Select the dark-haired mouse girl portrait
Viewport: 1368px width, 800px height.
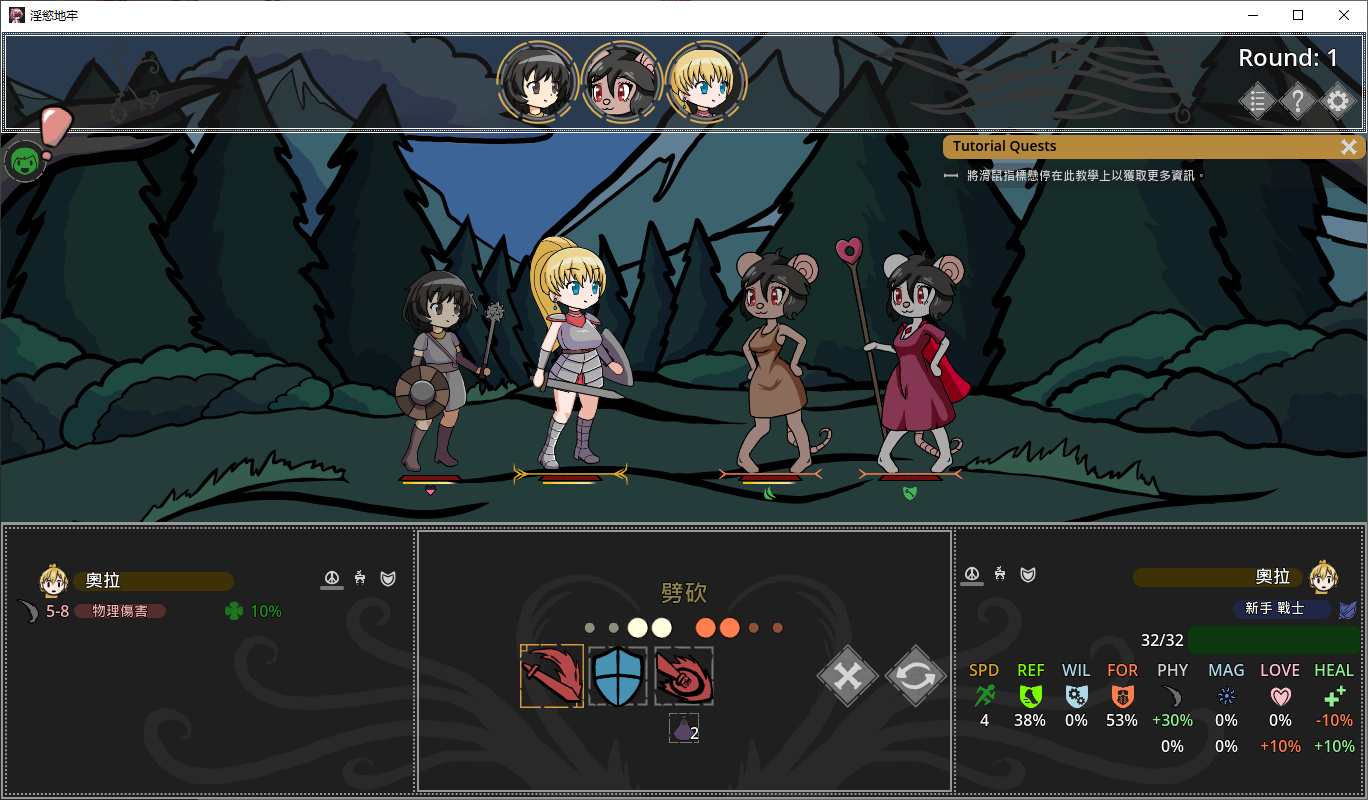(x=623, y=80)
